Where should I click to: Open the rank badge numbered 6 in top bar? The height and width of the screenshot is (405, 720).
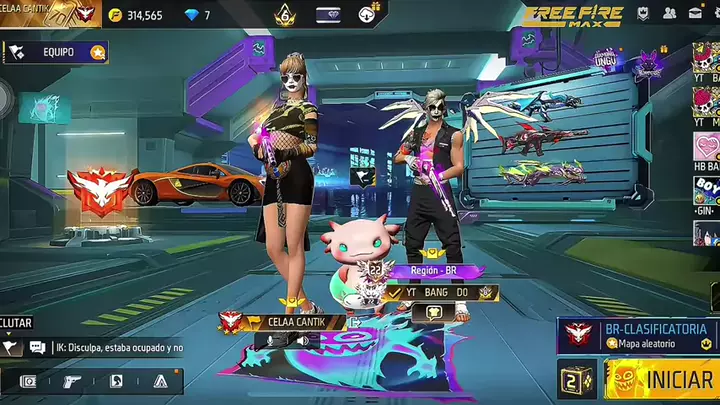pos(283,14)
